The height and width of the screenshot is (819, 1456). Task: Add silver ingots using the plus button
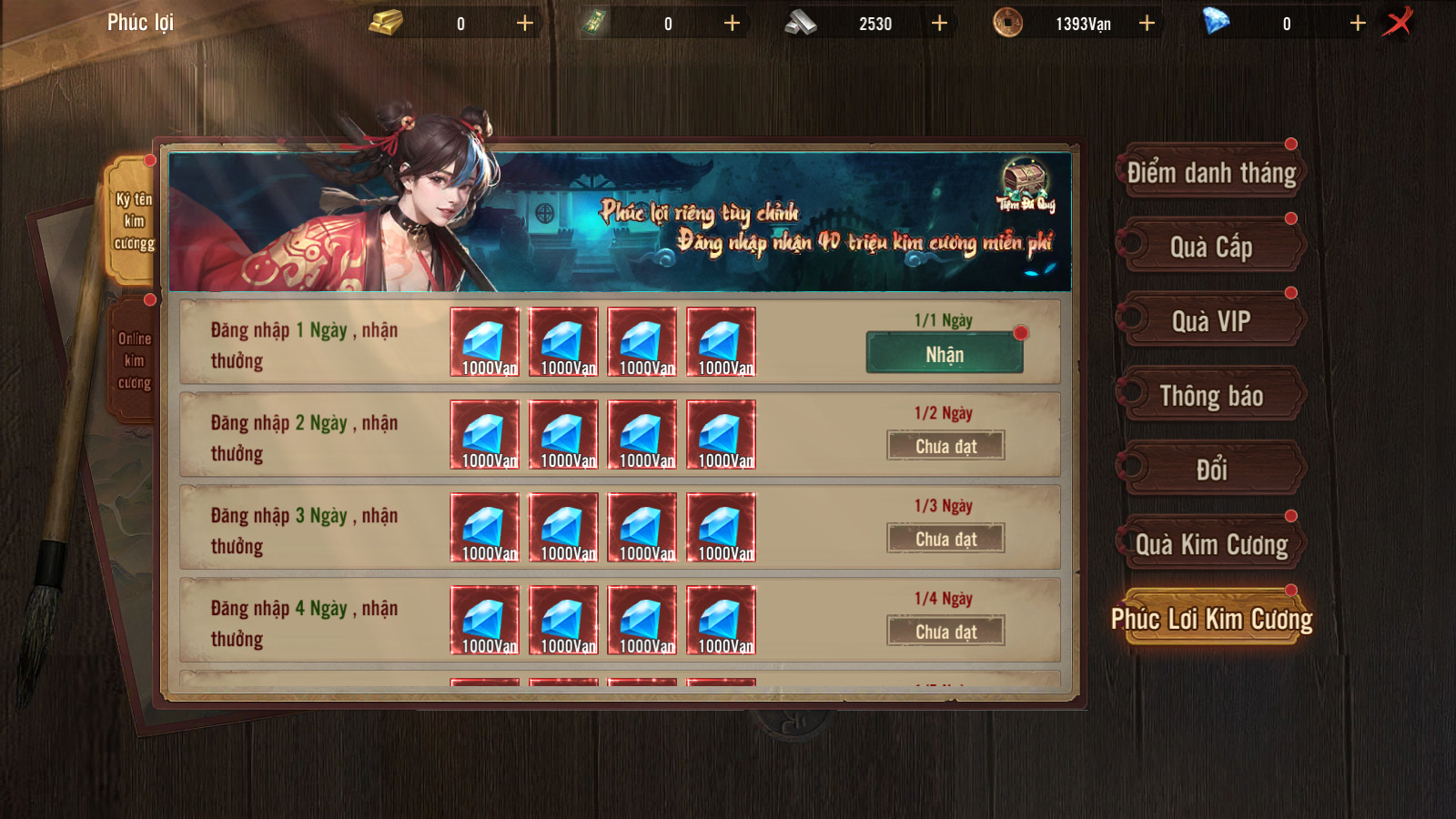[x=940, y=23]
